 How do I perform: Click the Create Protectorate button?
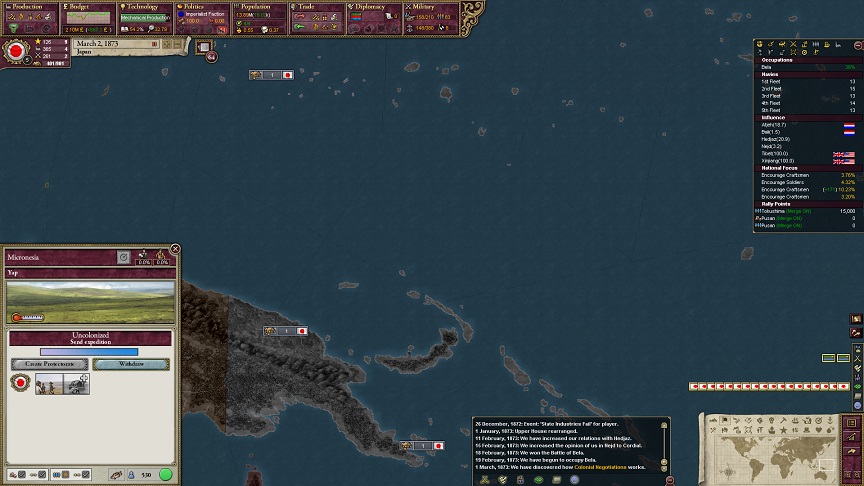pyautogui.click(x=49, y=364)
